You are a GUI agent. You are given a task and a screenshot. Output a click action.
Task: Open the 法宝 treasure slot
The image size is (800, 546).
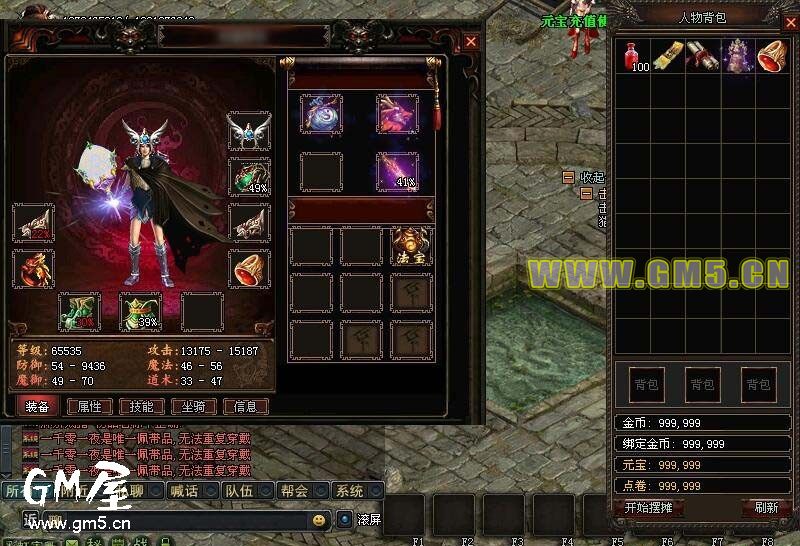click(411, 246)
